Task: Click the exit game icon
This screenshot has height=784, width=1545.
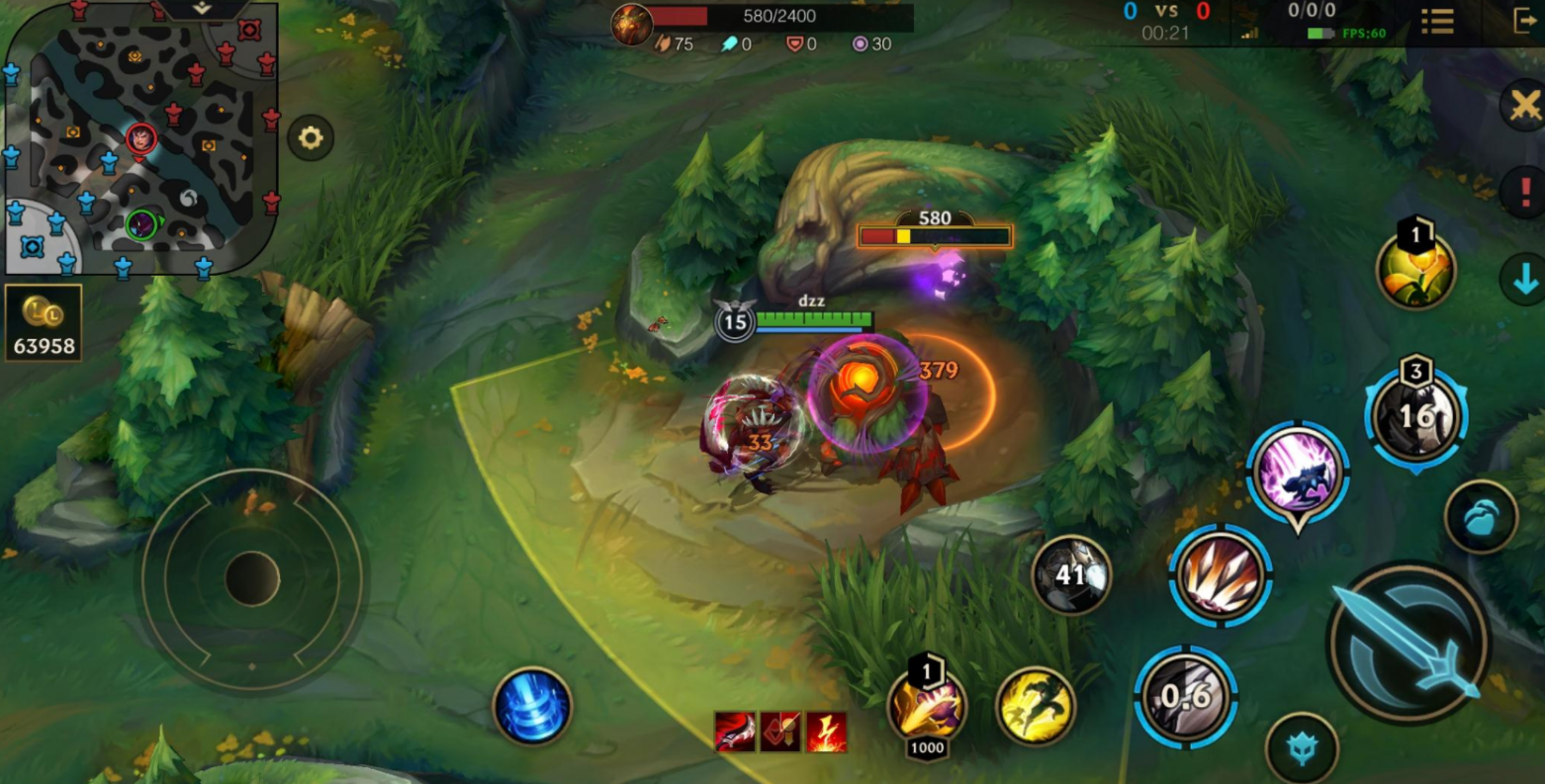Action: click(1524, 21)
